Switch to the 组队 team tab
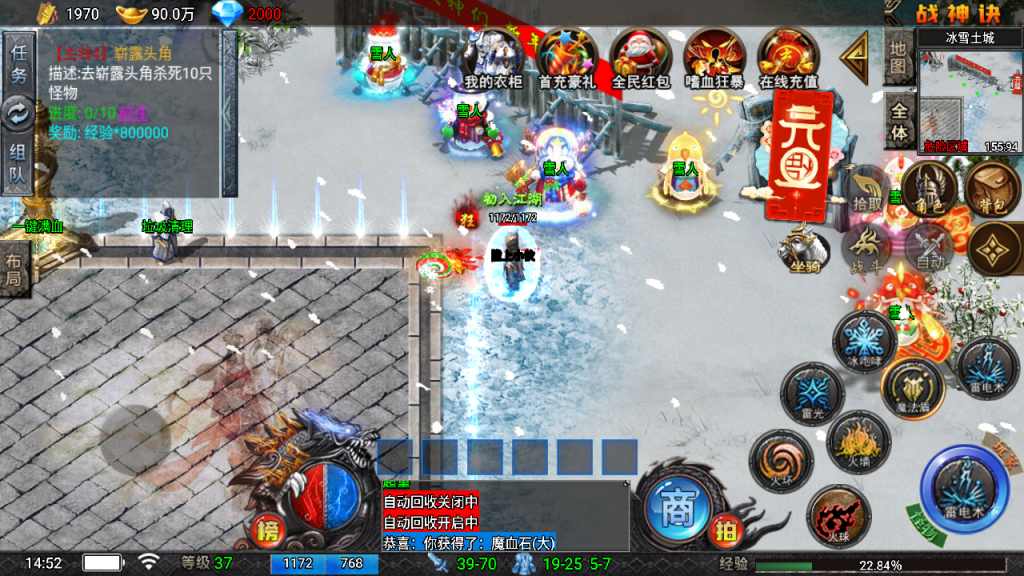Viewport: 1024px width, 576px height. (18, 165)
